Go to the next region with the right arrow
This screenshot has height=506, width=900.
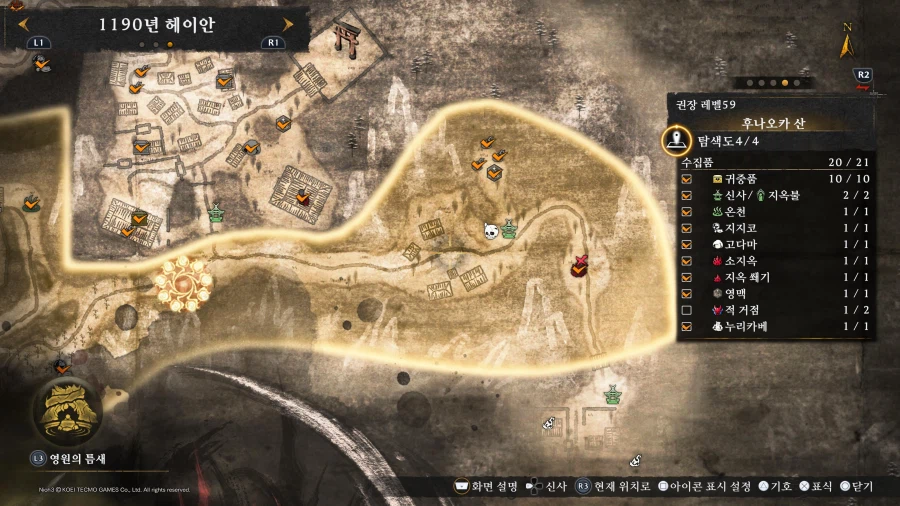289,25
